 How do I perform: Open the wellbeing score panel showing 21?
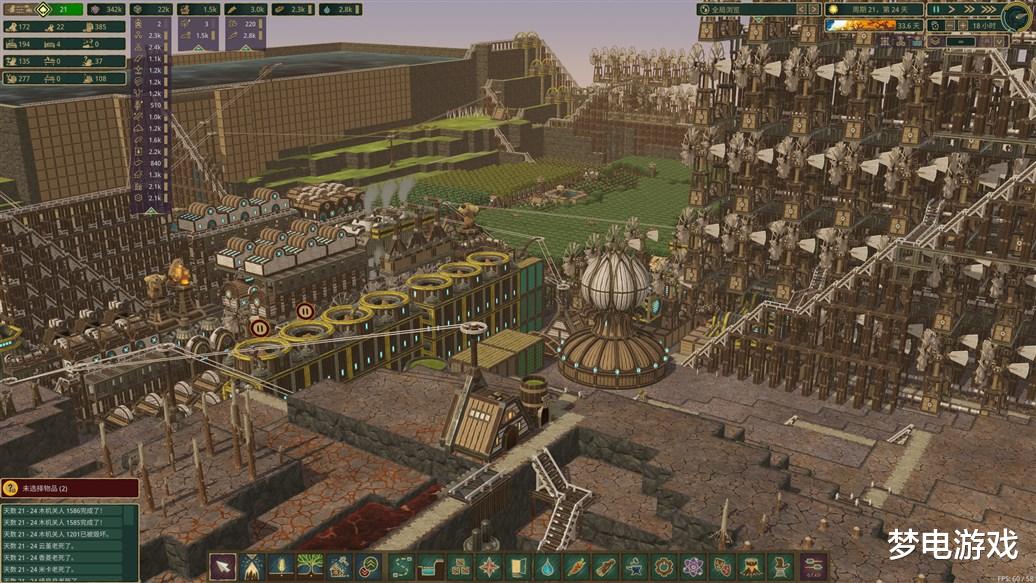click(62, 9)
